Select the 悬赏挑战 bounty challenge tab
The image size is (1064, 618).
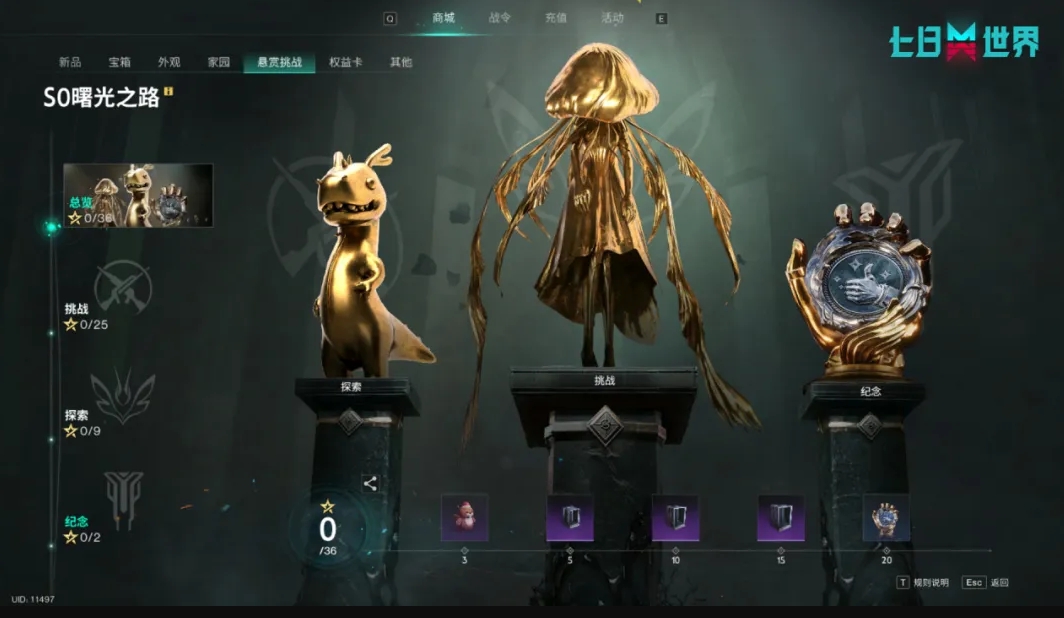pos(279,62)
